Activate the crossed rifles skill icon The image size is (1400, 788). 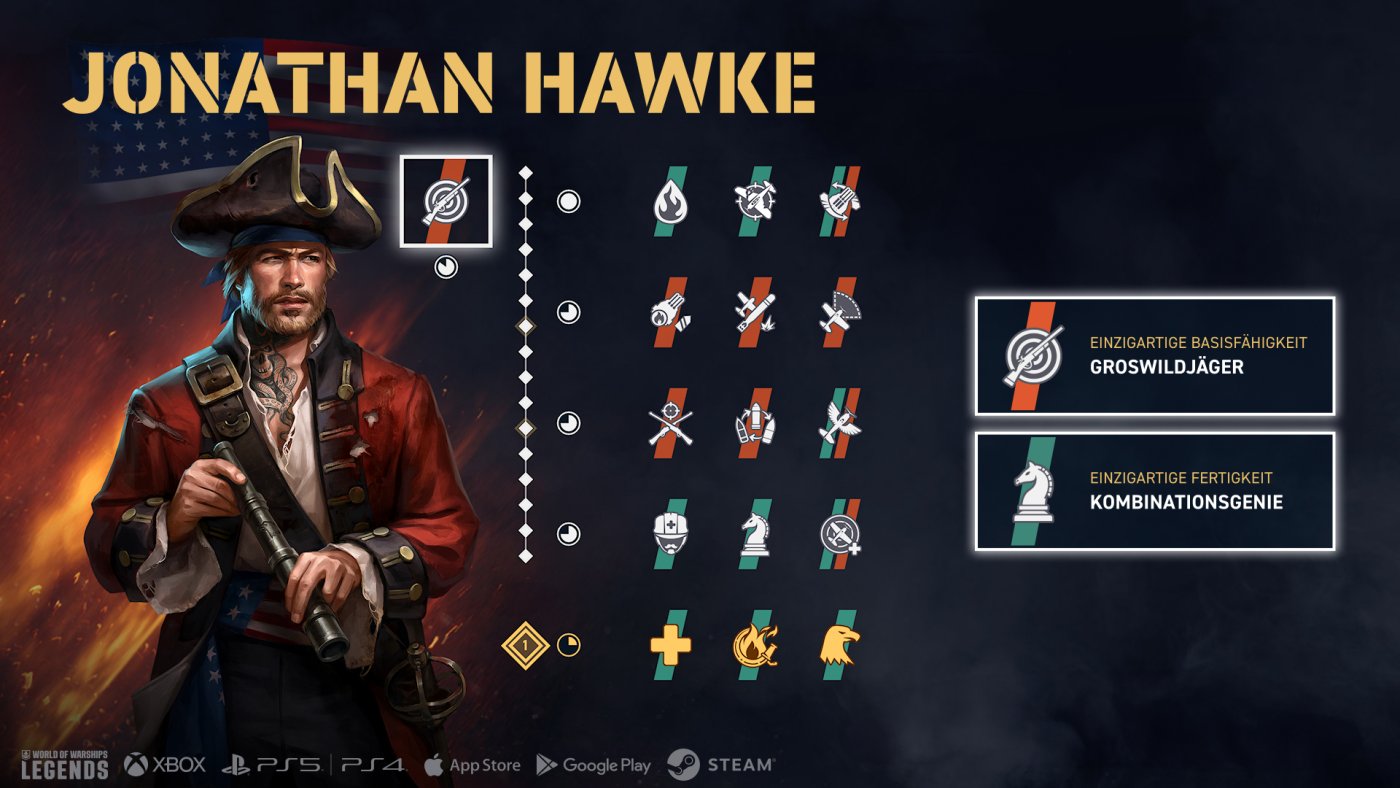pos(670,423)
